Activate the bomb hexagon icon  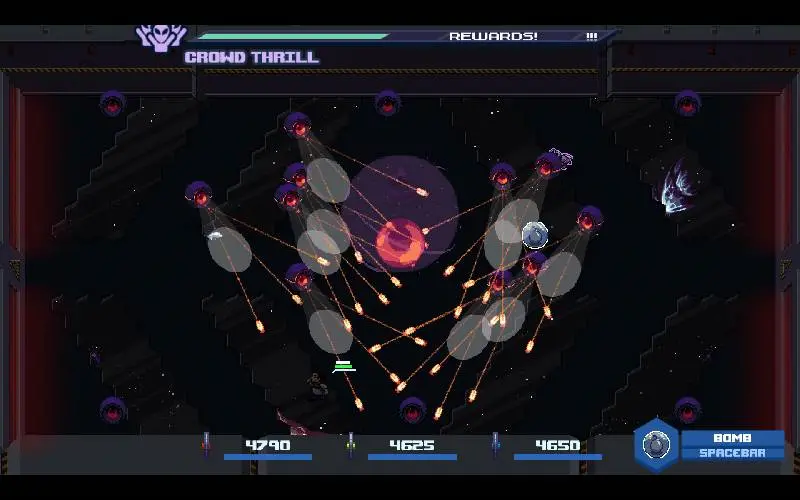coord(656,445)
